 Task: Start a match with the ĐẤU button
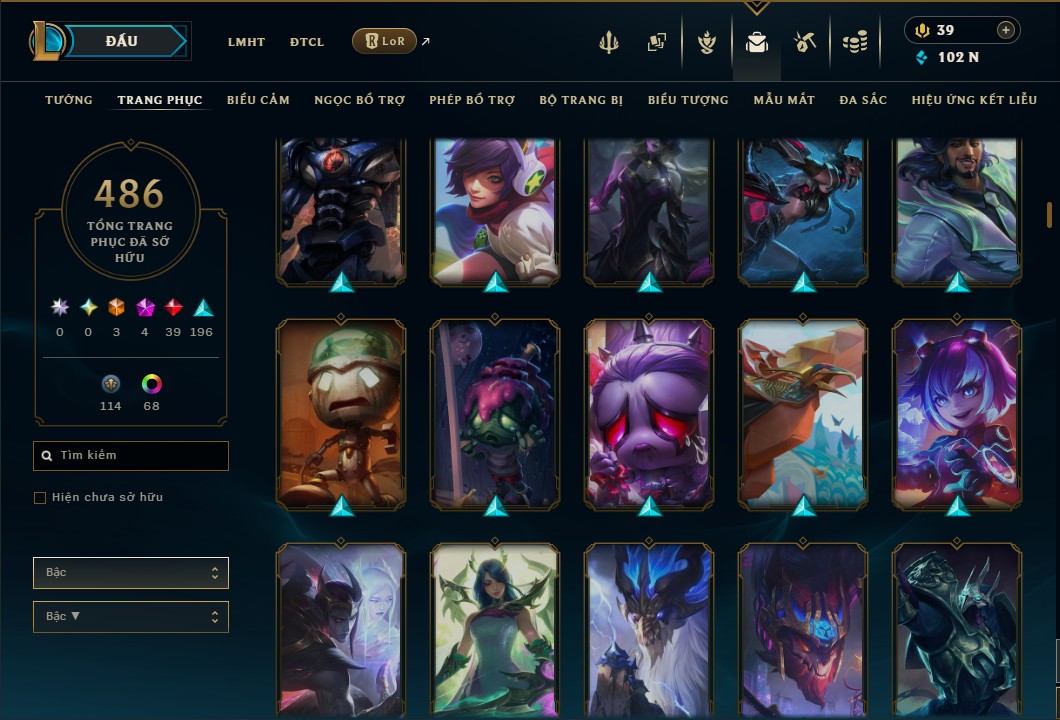coord(122,41)
